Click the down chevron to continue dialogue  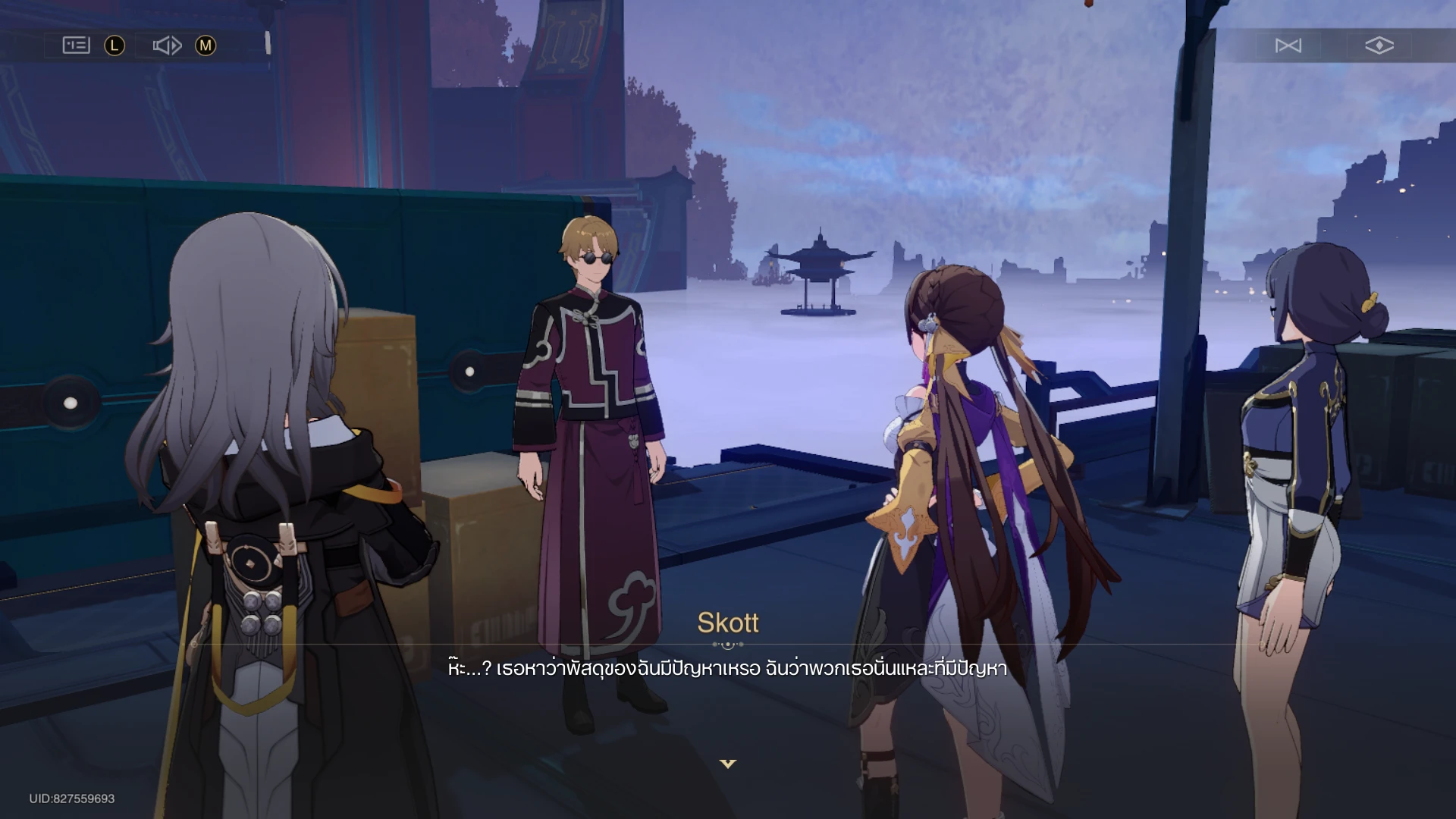pyautogui.click(x=727, y=765)
